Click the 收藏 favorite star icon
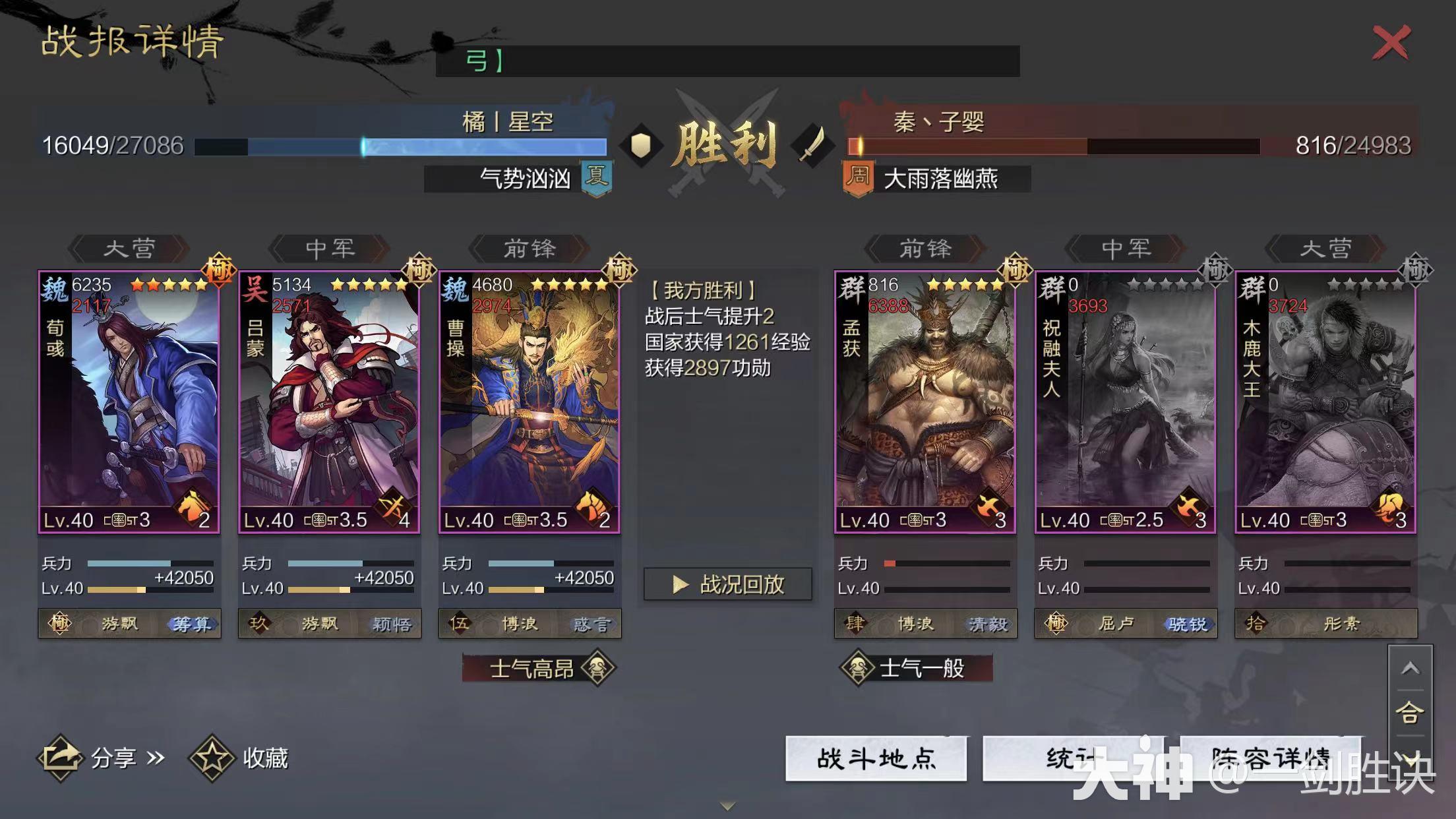The image size is (1456, 819). pyautogui.click(x=213, y=757)
